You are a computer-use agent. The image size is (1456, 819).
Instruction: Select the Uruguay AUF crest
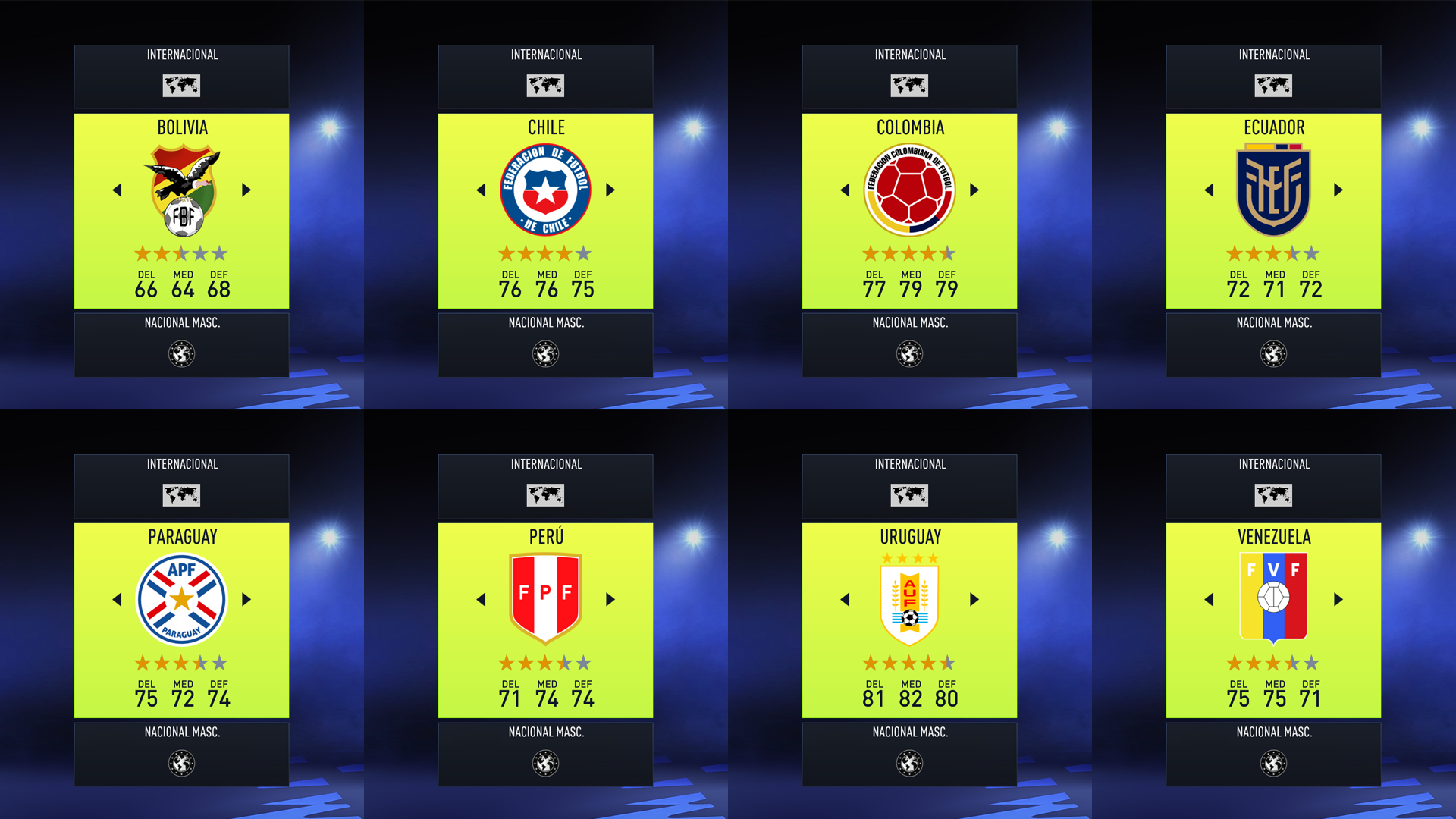click(x=909, y=598)
